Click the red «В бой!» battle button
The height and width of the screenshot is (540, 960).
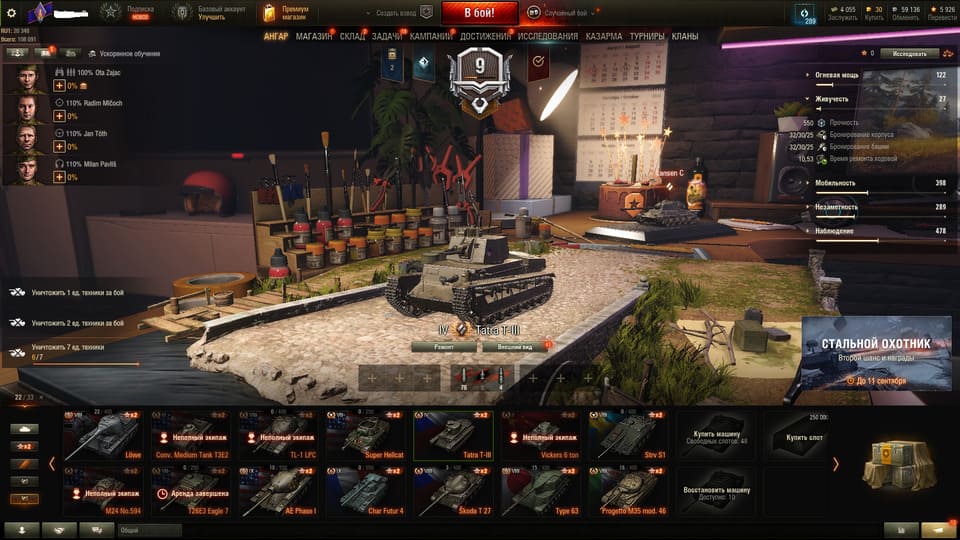tap(478, 13)
